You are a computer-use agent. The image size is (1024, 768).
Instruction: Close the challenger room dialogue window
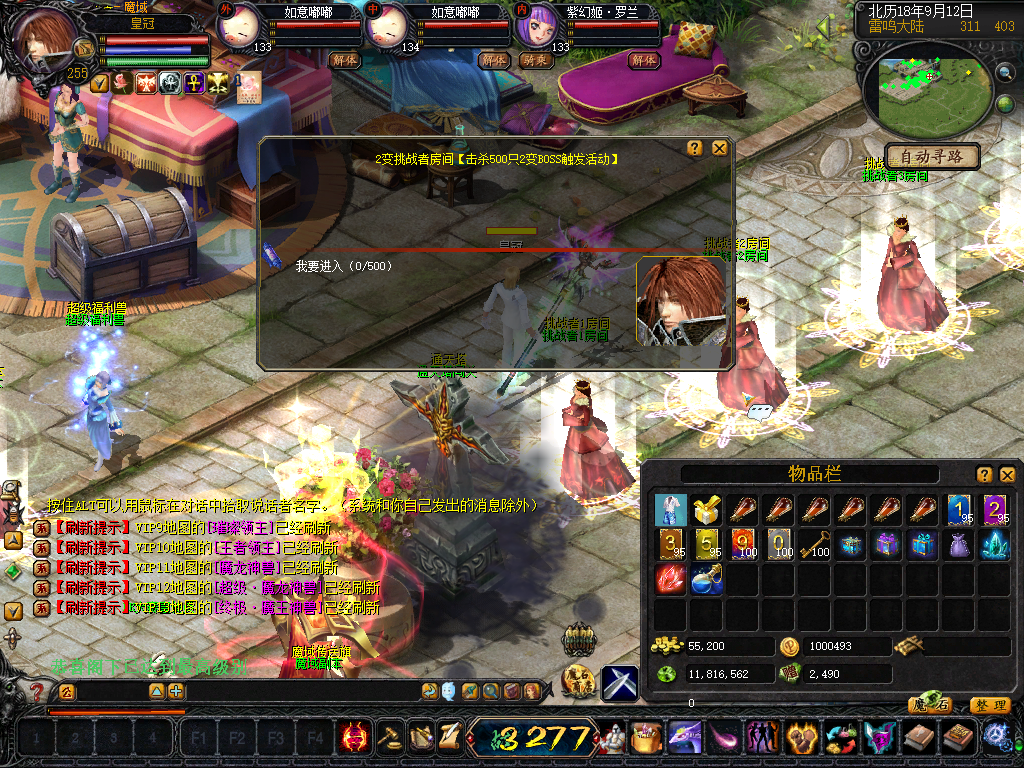pos(719,148)
